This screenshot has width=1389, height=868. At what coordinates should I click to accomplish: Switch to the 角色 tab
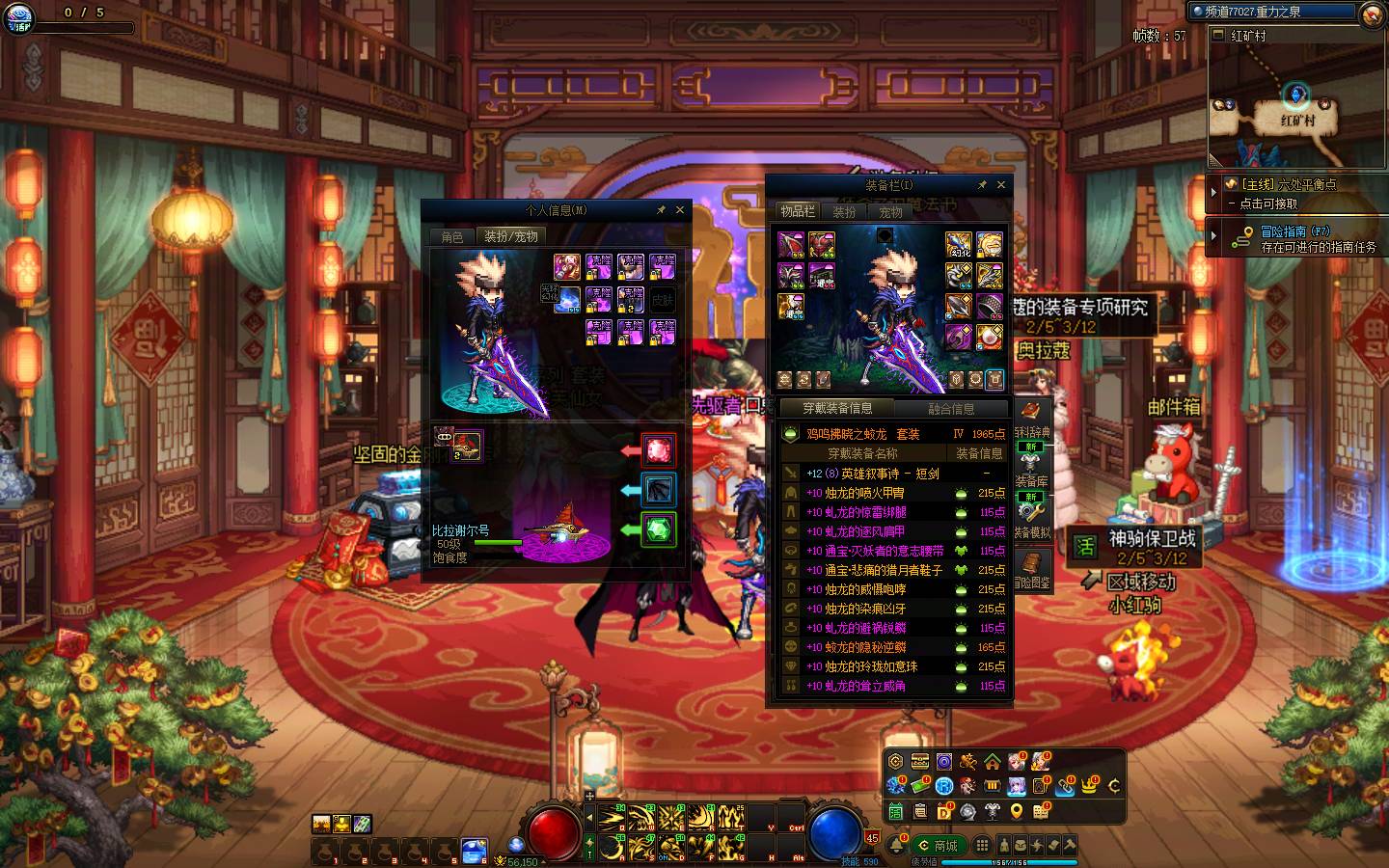point(452,236)
